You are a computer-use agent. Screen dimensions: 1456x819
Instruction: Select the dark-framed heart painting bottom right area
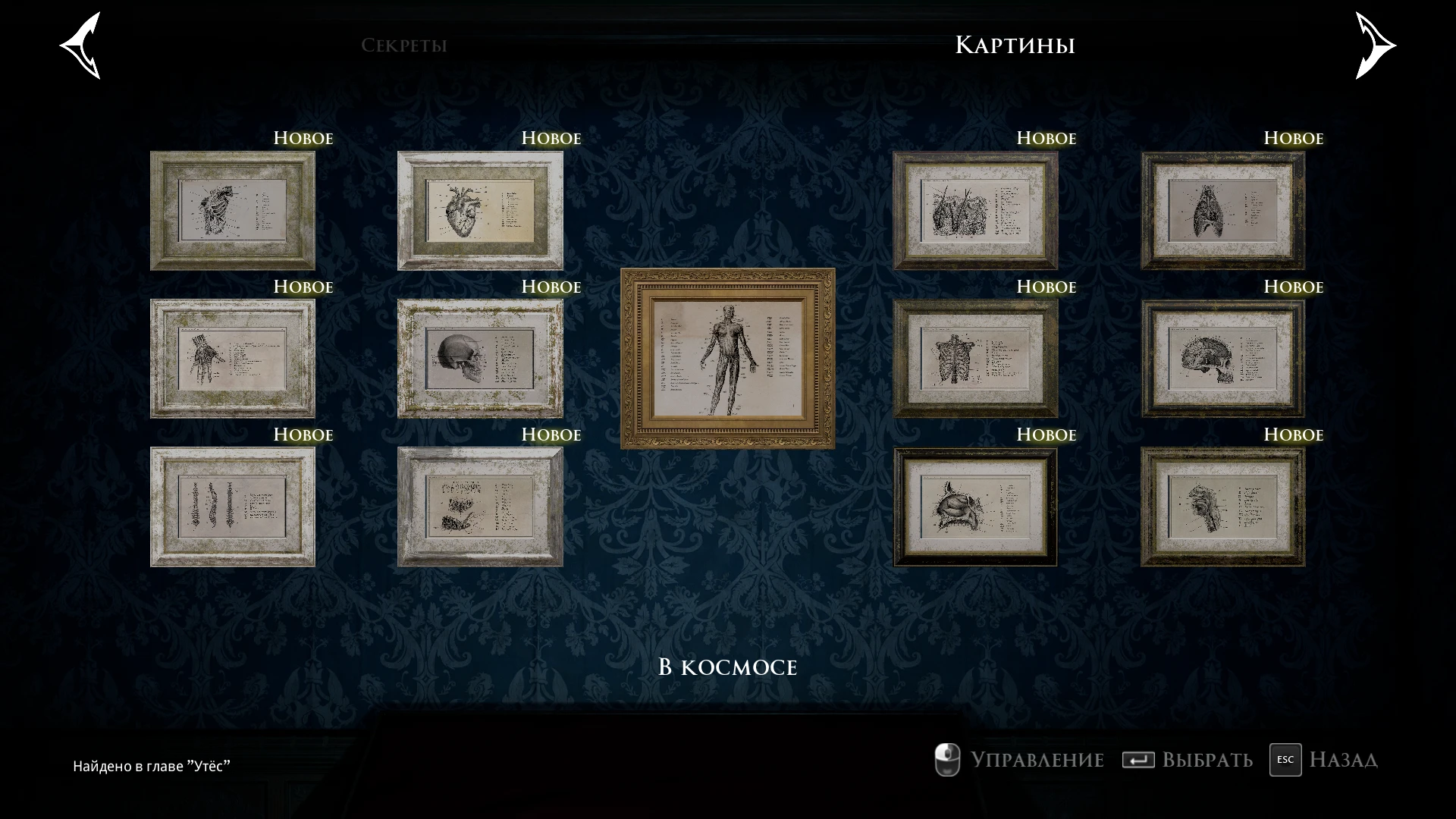point(975,506)
